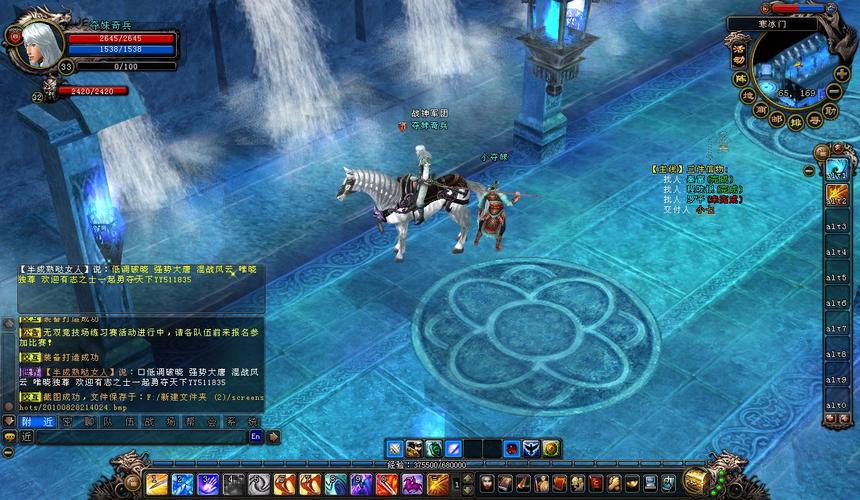Send chat with the arrow button
Screen dimensions: 860x500
(x=273, y=437)
